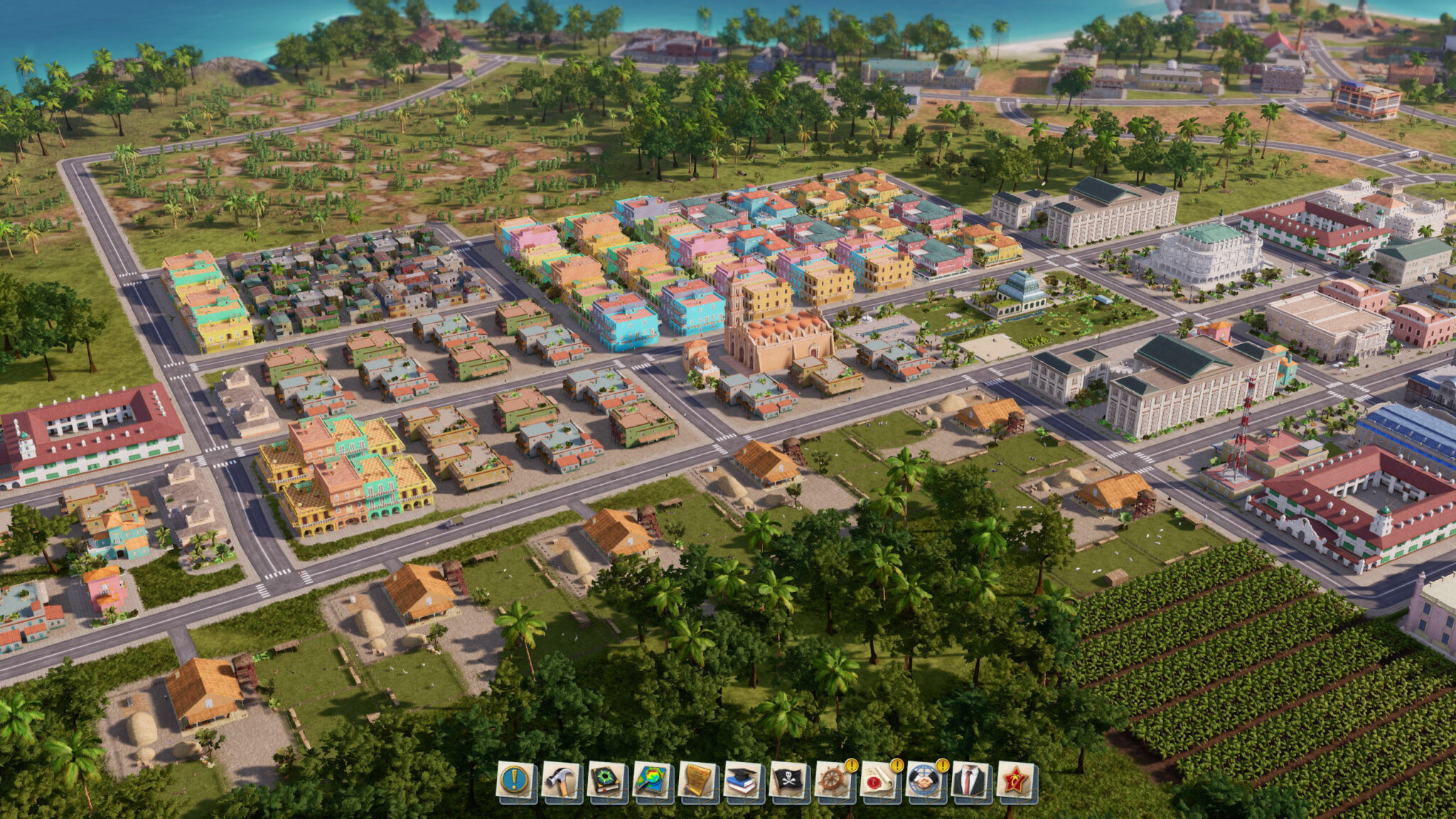This screenshot has width=1456, height=819.
Task: Show the map overlays magnifier icon
Action: tap(653, 781)
